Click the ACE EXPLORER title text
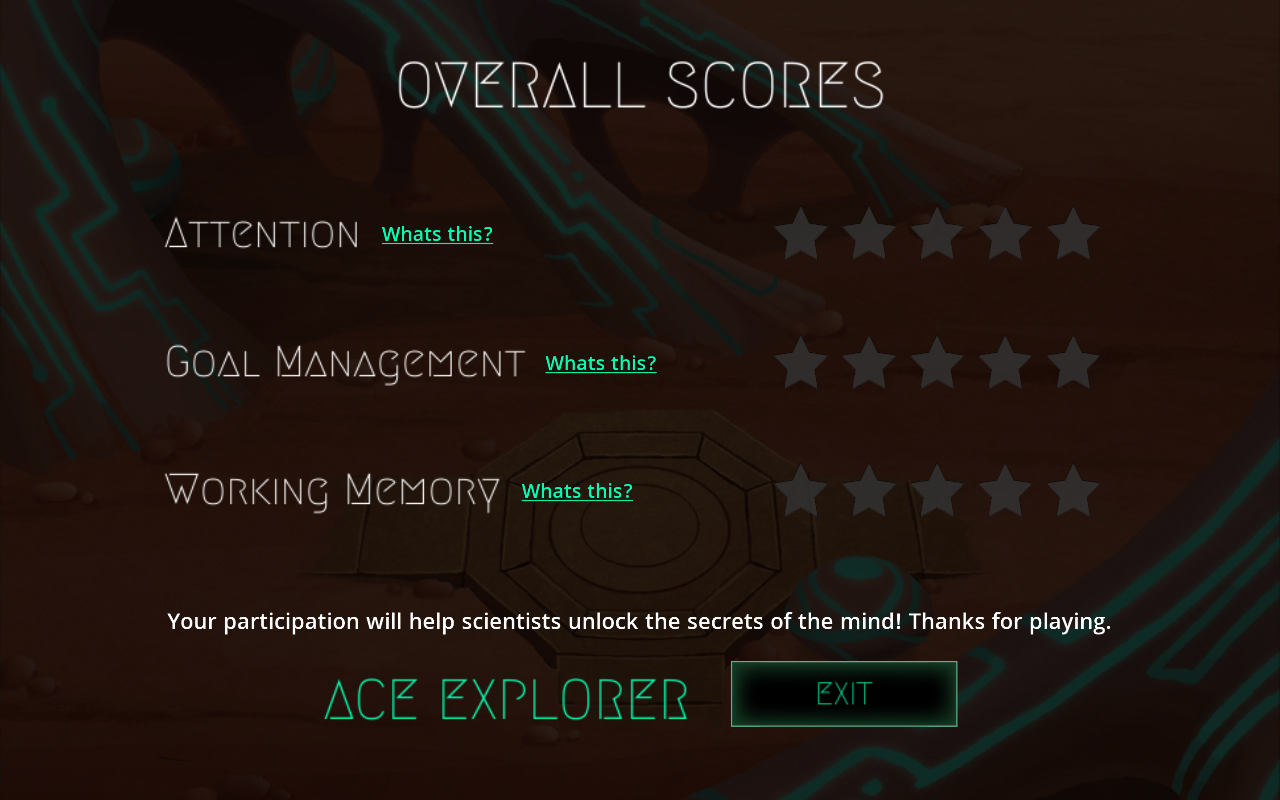The width and height of the screenshot is (1280, 800). tap(506, 698)
